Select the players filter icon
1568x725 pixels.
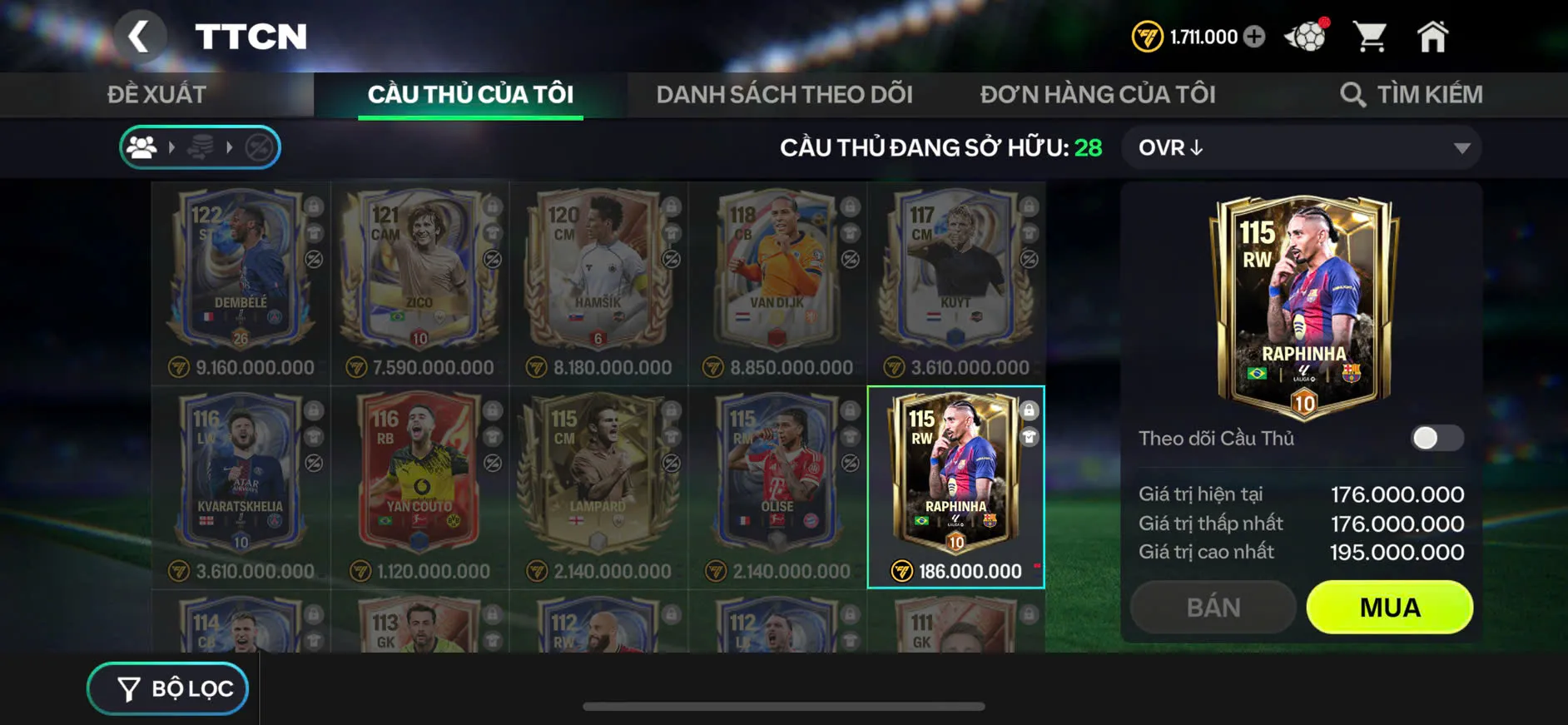[x=143, y=147]
